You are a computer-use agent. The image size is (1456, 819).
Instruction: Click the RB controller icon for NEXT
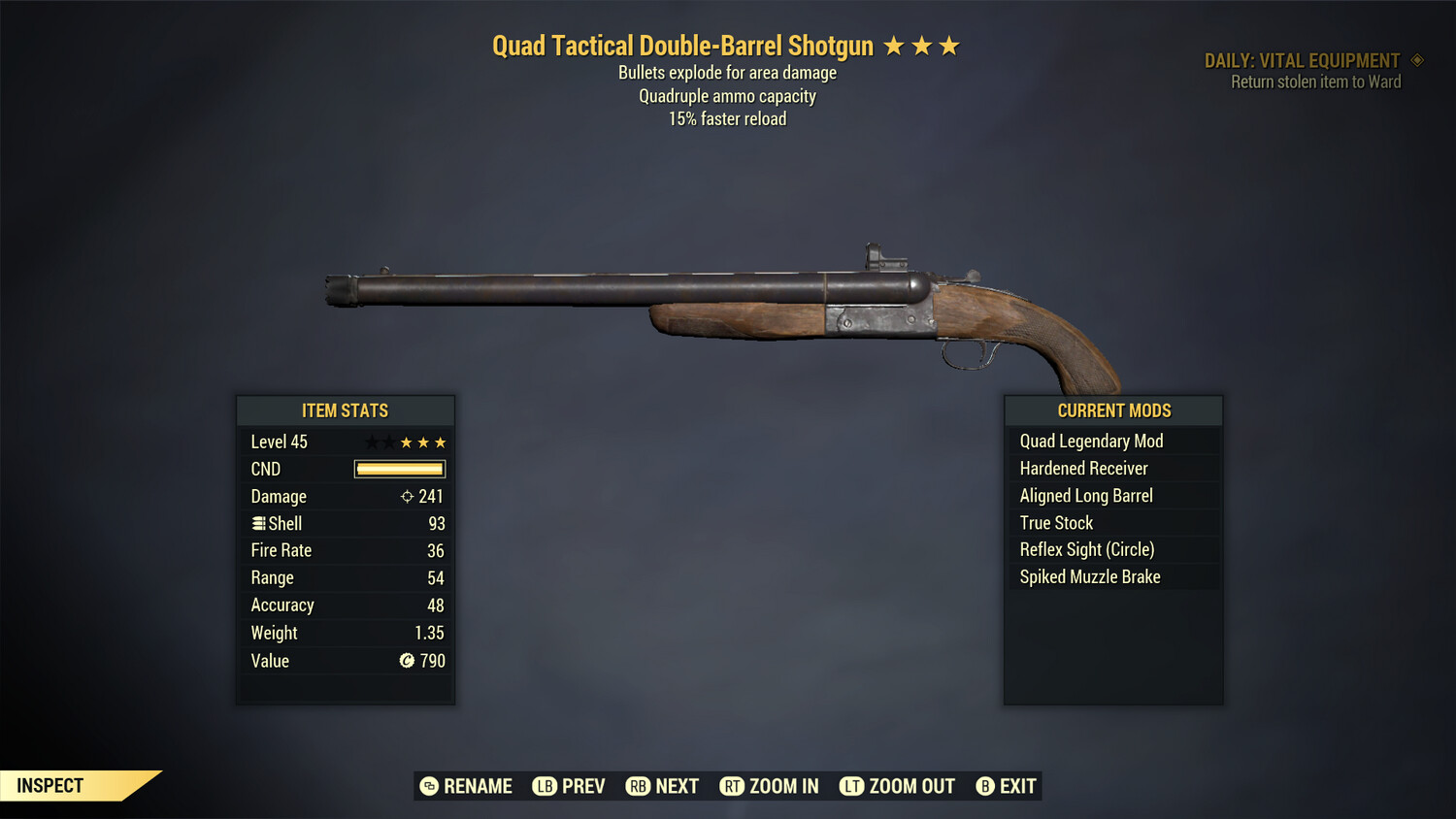pos(640,786)
